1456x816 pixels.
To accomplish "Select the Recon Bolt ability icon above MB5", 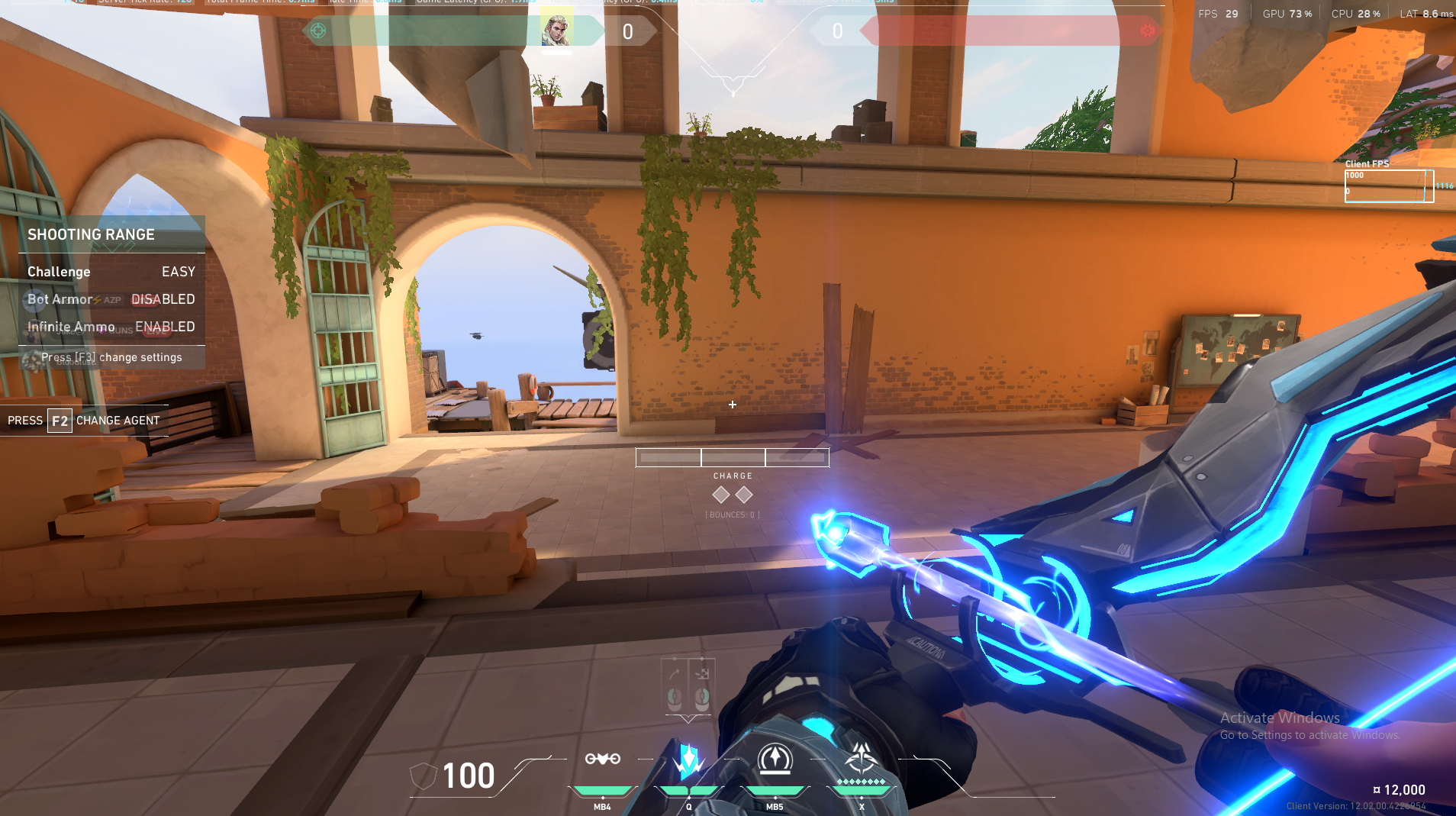I will click(775, 758).
